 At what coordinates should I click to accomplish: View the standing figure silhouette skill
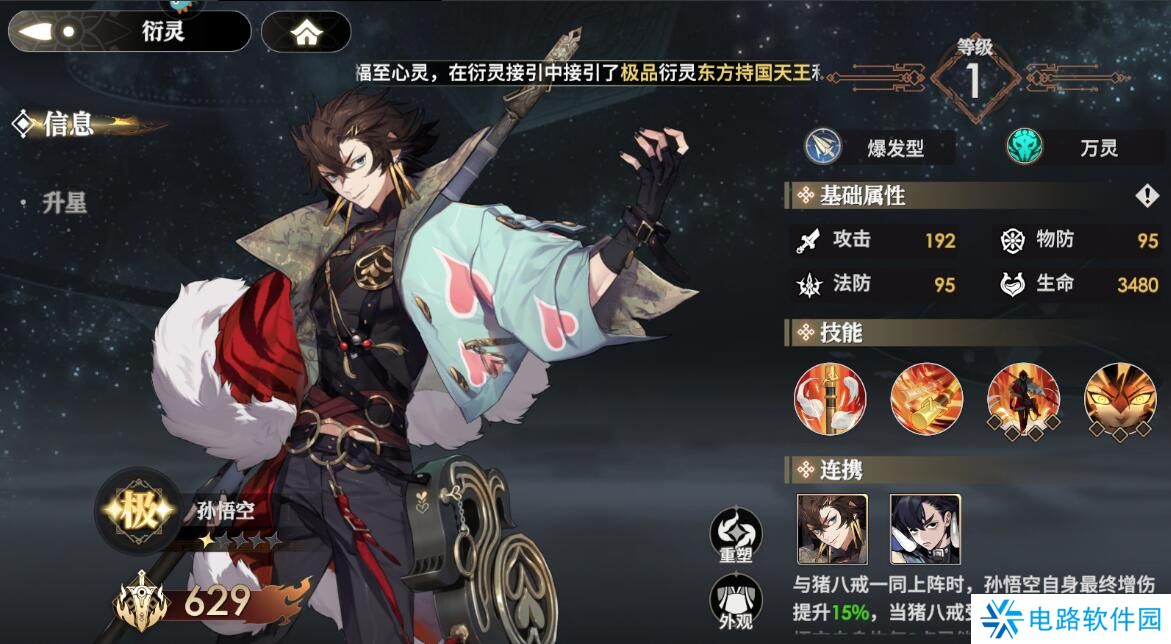coord(1023,399)
